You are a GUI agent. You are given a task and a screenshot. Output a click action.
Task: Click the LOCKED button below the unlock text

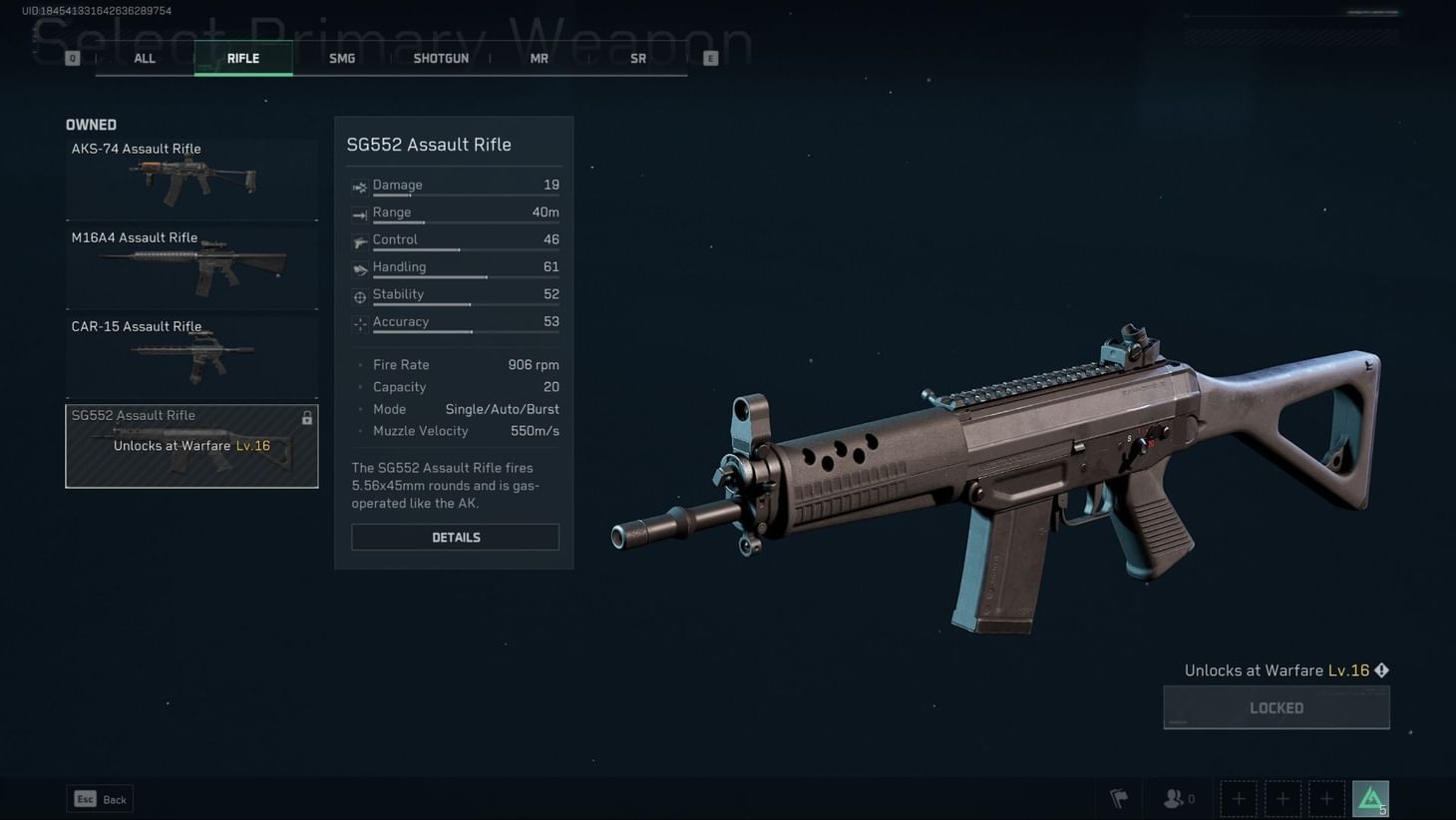pyautogui.click(x=1276, y=707)
